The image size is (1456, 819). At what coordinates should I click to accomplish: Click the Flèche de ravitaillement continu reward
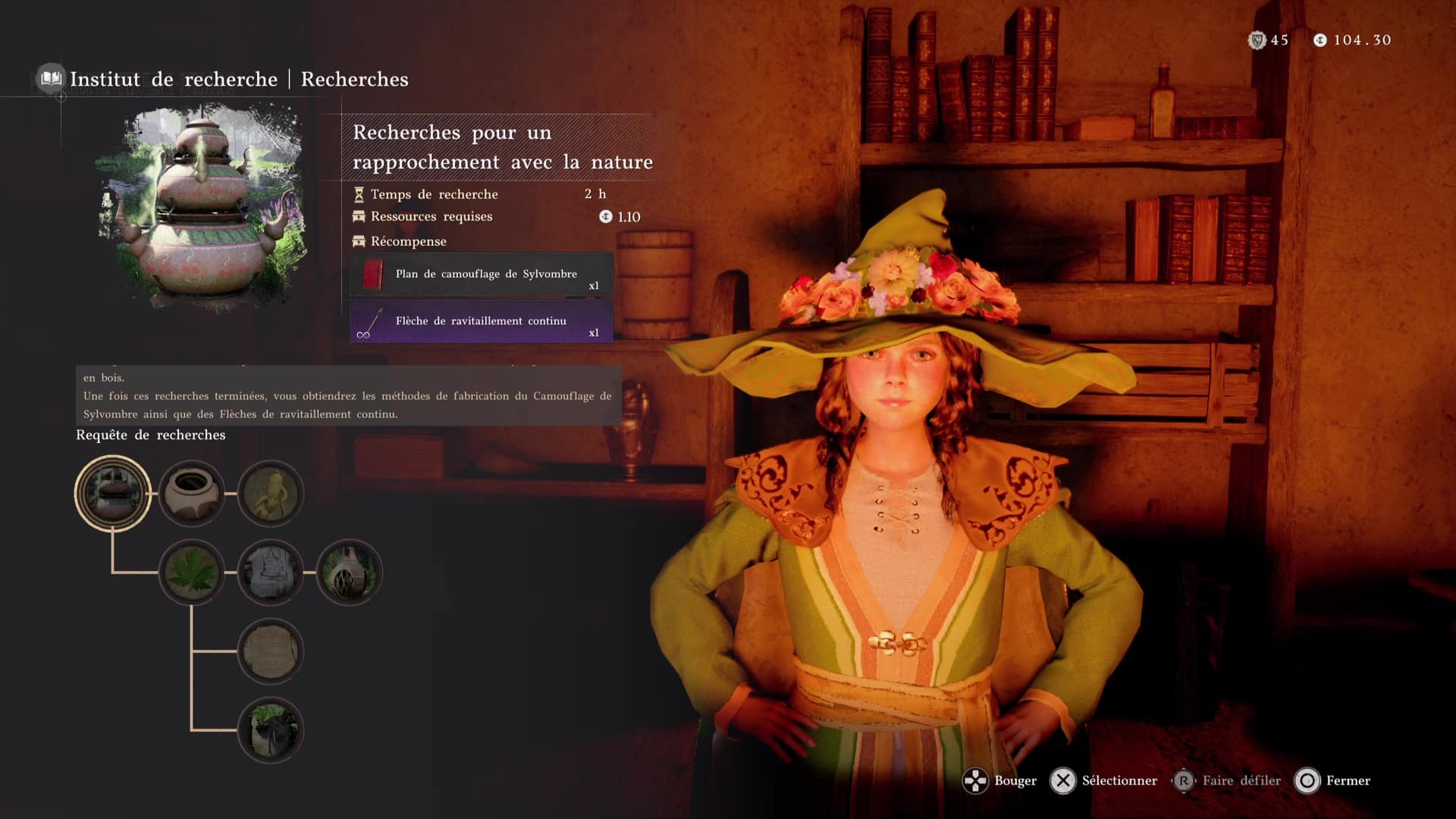click(x=482, y=322)
